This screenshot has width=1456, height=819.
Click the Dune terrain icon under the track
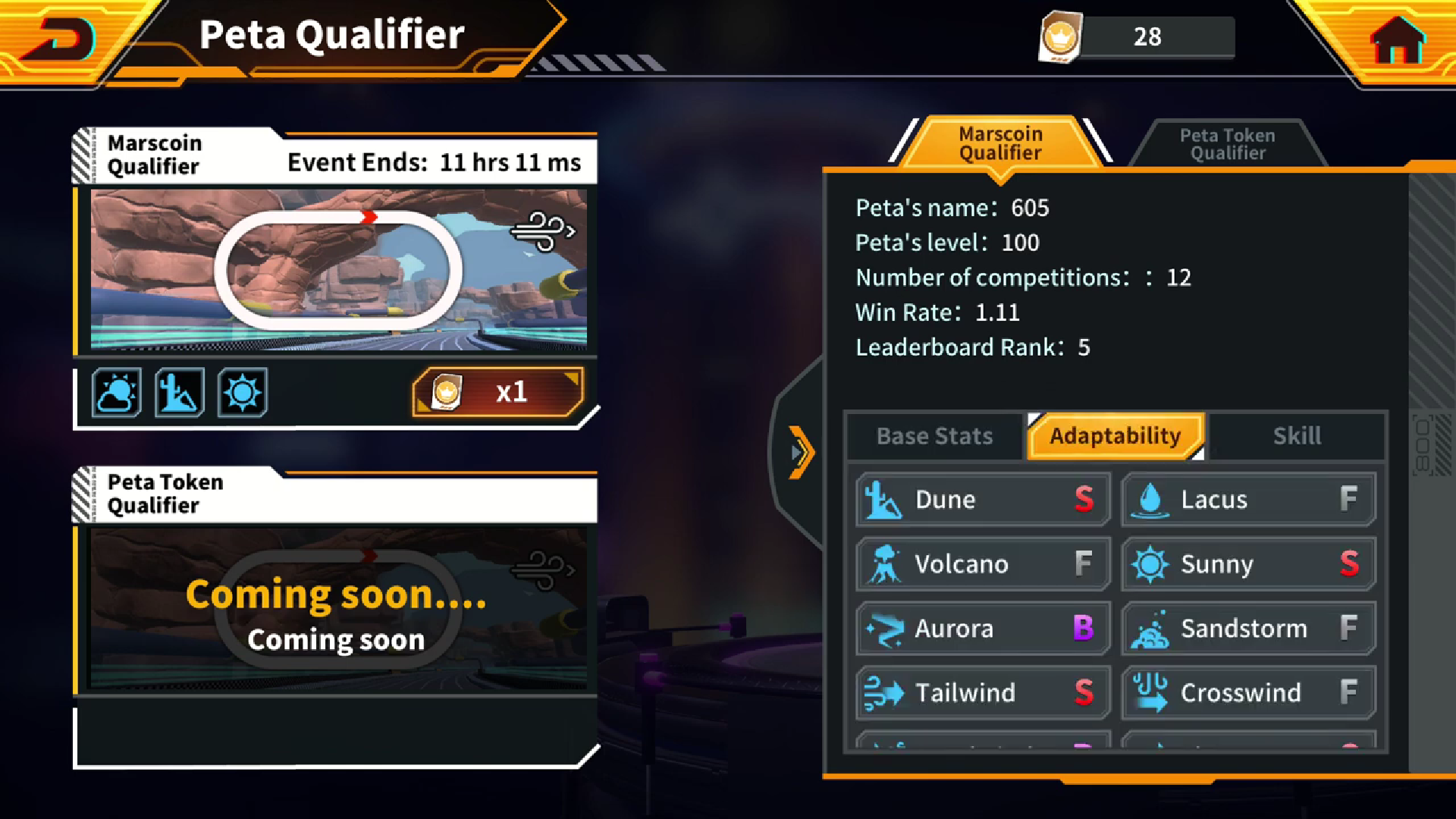click(x=180, y=393)
